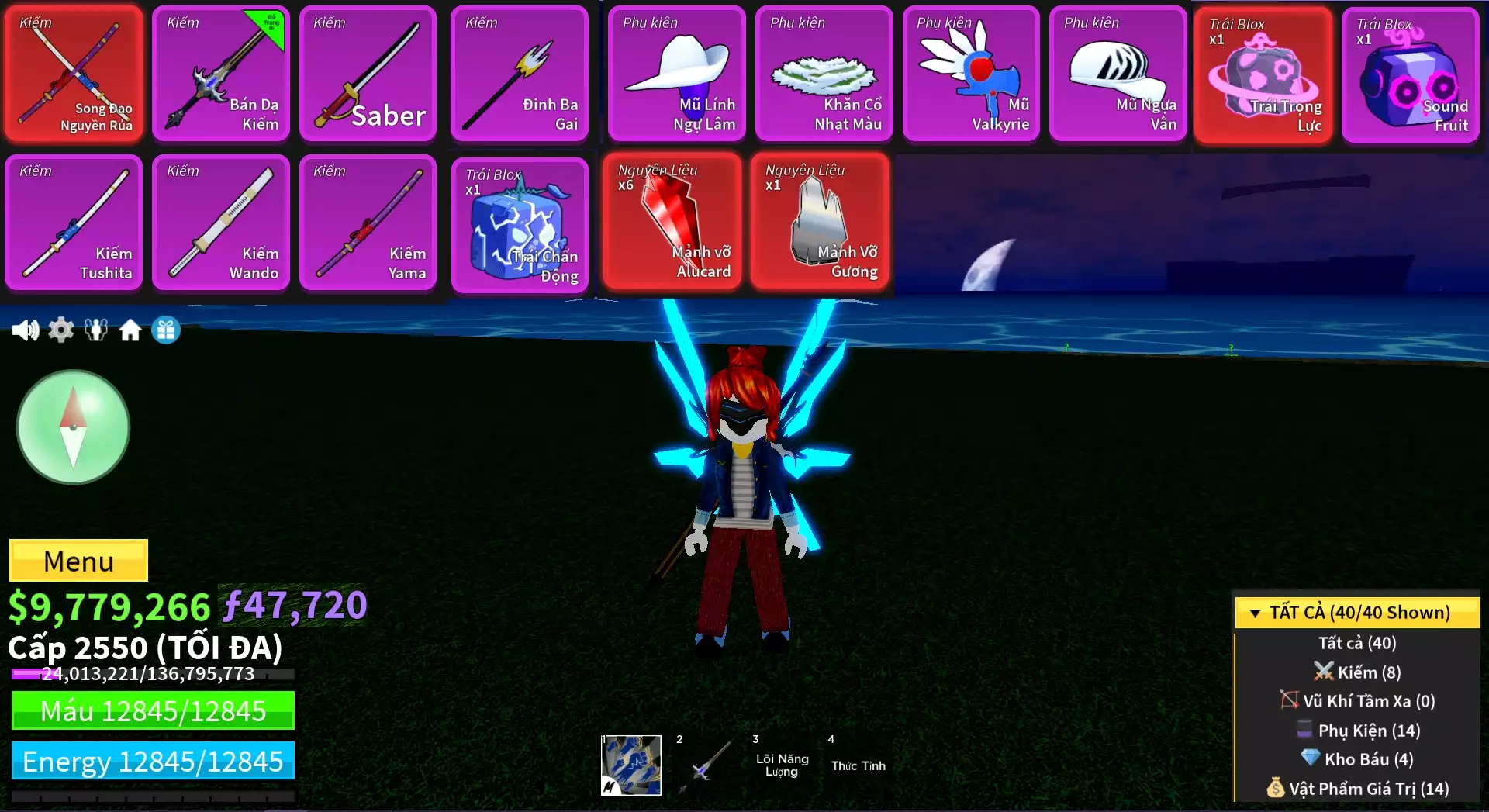1489x812 pixels.
Task: Activate the Lõi Năng Lượng hotbar slot
Action: point(782,765)
